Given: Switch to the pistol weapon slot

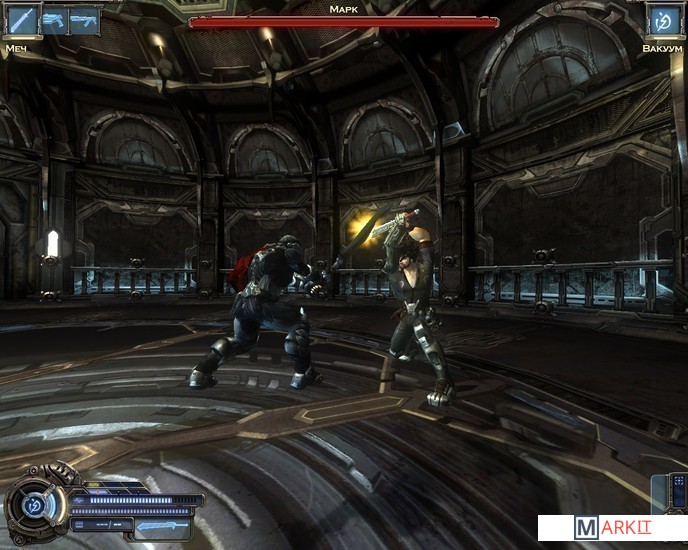Looking at the screenshot, I should click(x=53, y=21).
